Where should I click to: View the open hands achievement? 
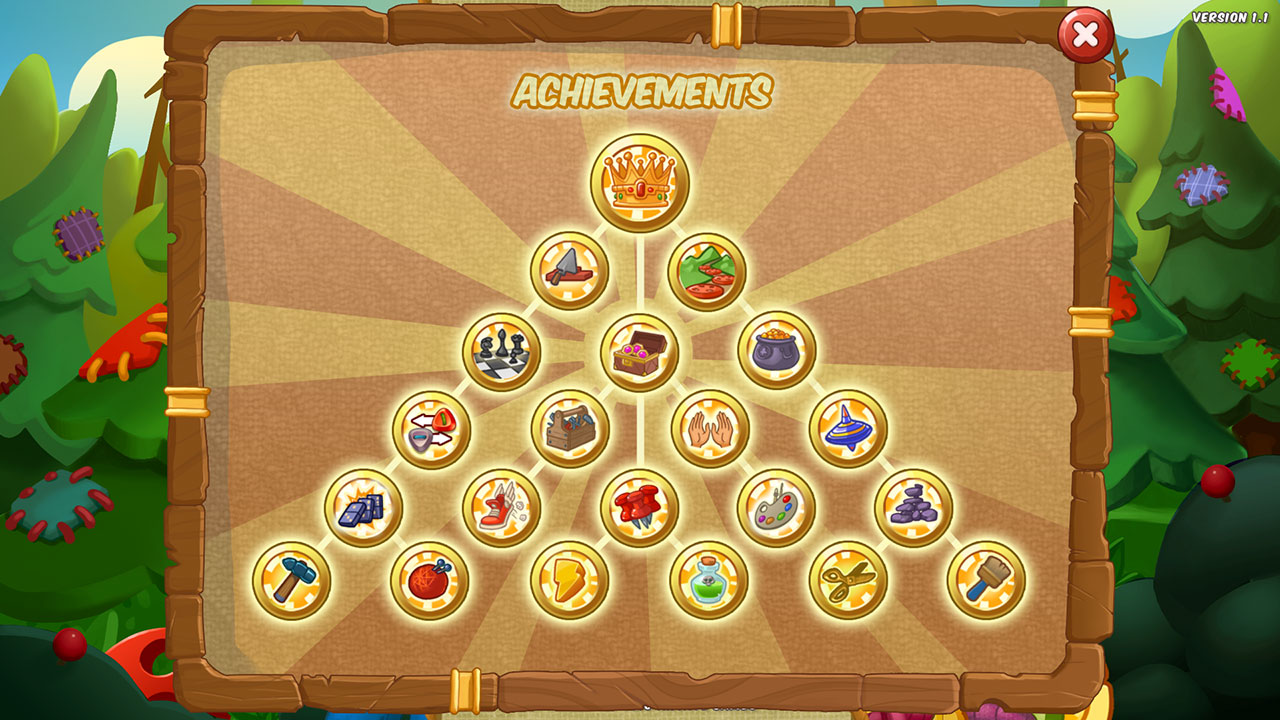(710, 429)
